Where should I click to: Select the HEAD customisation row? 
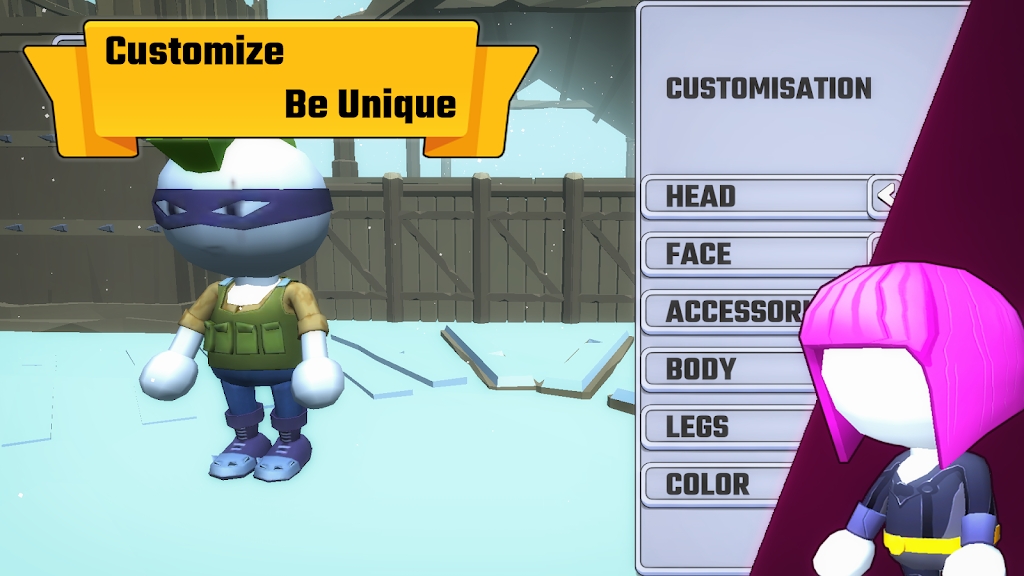(x=752, y=196)
